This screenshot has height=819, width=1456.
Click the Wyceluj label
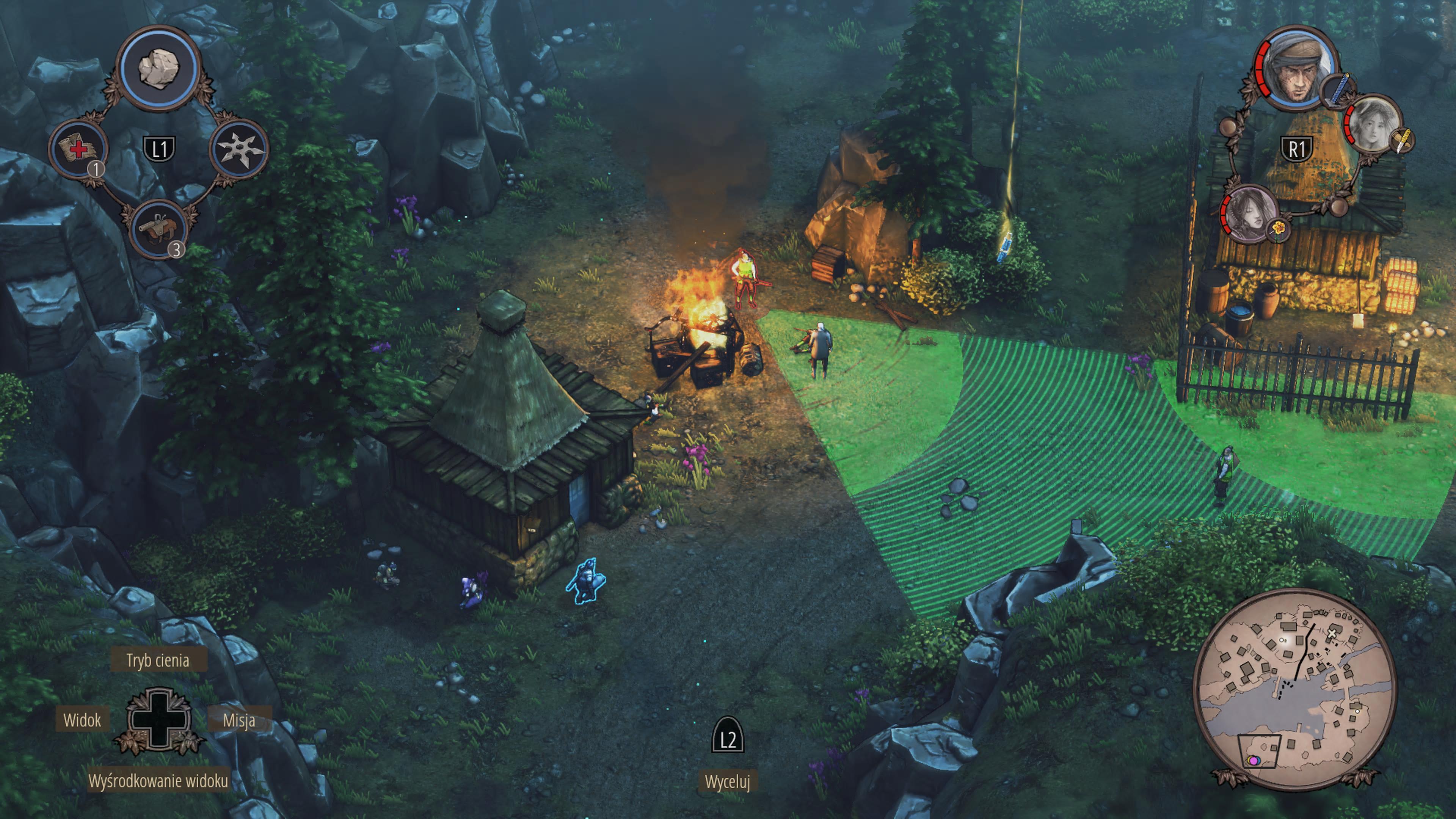click(x=728, y=782)
